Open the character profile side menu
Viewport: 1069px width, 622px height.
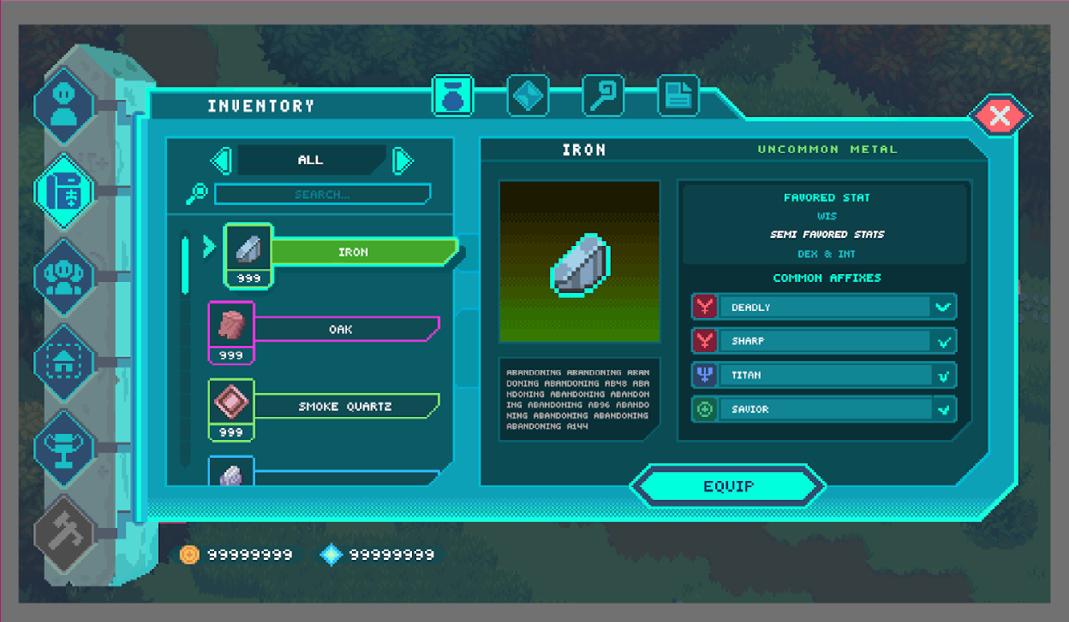(x=64, y=105)
